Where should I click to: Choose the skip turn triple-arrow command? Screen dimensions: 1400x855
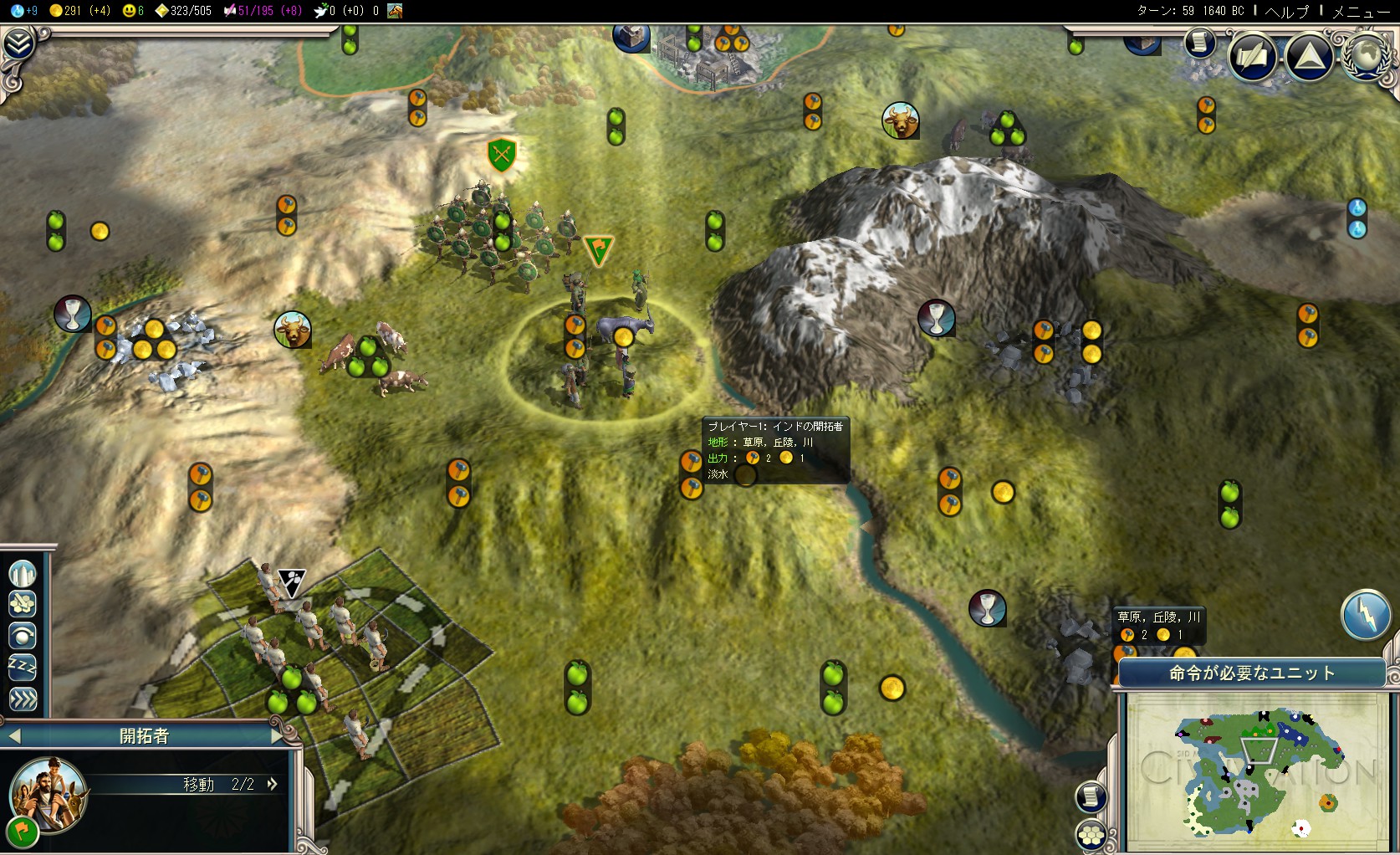pyautogui.click(x=23, y=699)
